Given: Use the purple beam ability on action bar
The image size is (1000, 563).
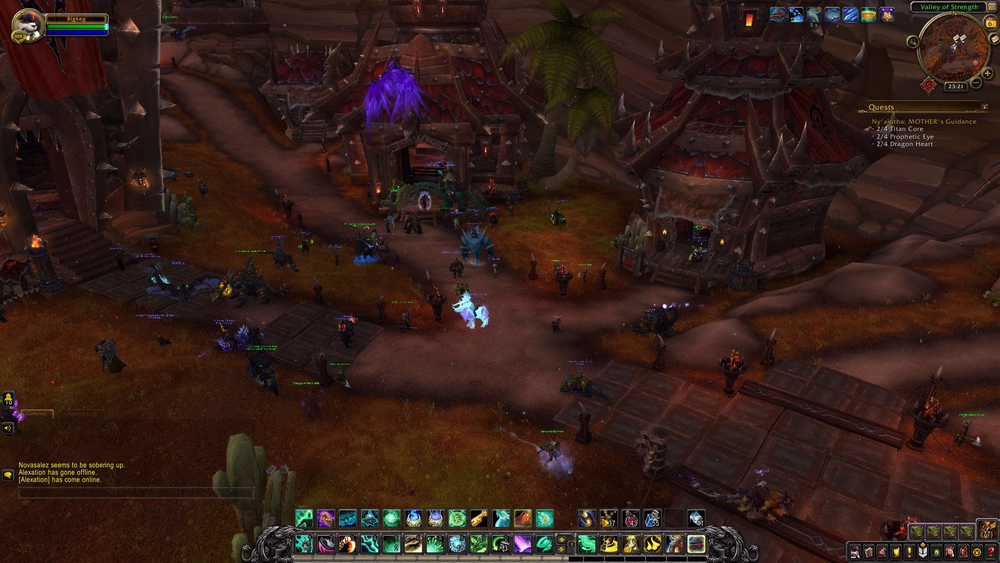Looking at the screenshot, I should (523, 544).
